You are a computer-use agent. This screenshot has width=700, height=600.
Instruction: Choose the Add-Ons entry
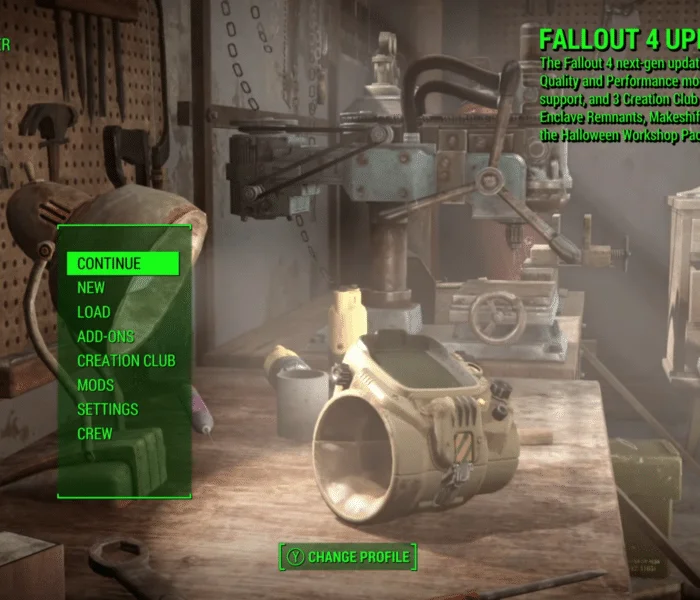pyautogui.click(x=106, y=337)
